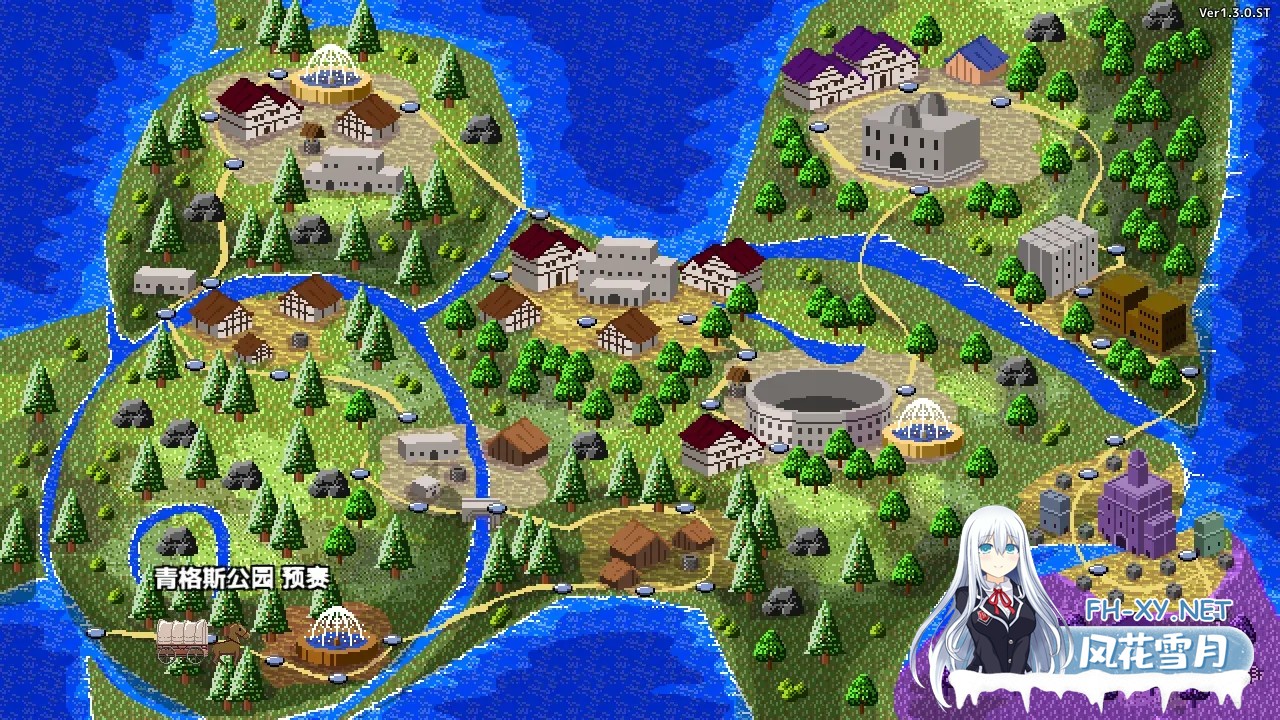Select the node right of the gray tower block
Image resolution: width=1280 pixels, height=720 pixels.
click(1116, 249)
